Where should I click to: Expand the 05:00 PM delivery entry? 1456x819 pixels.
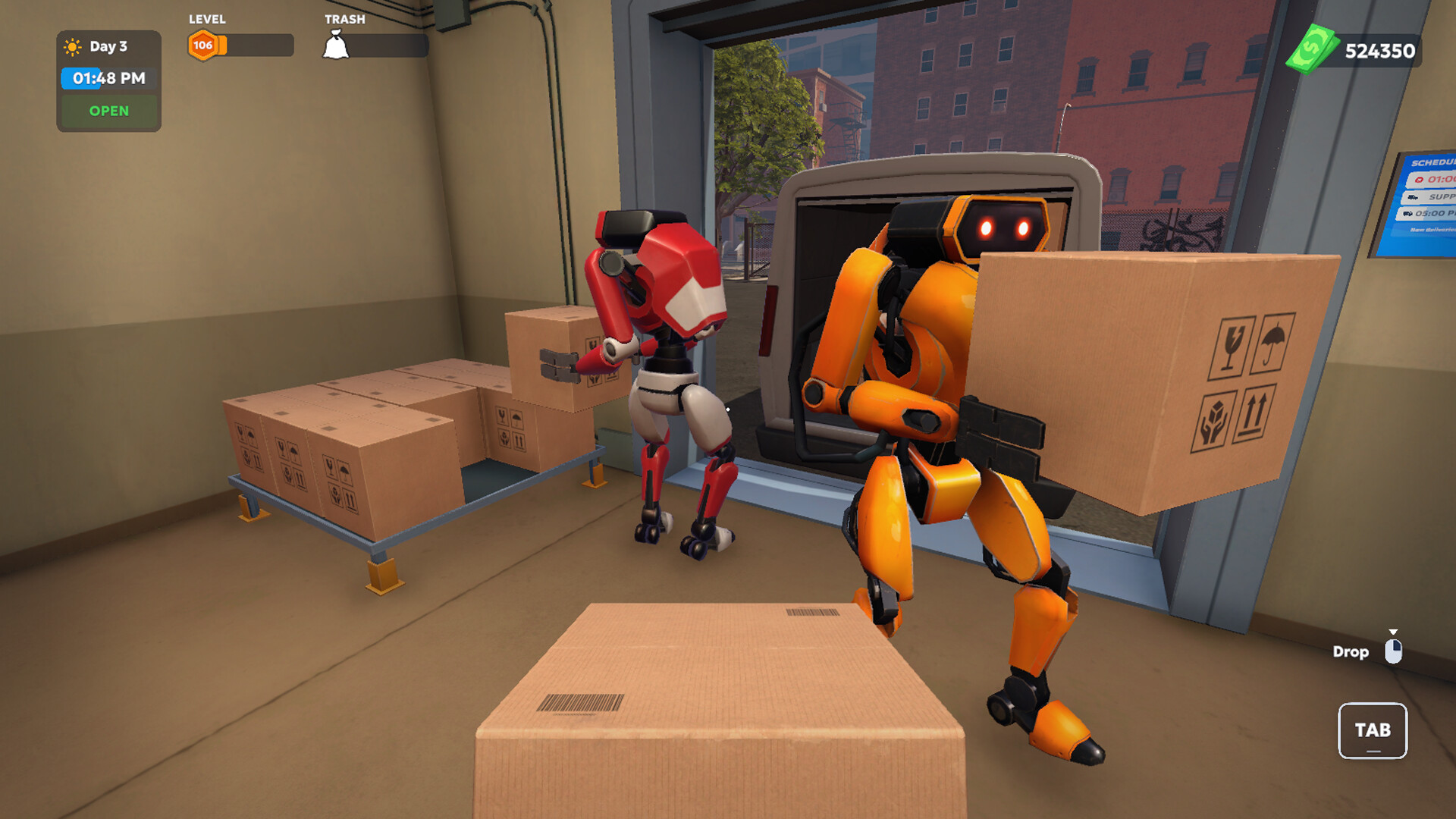pos(1436,214)
